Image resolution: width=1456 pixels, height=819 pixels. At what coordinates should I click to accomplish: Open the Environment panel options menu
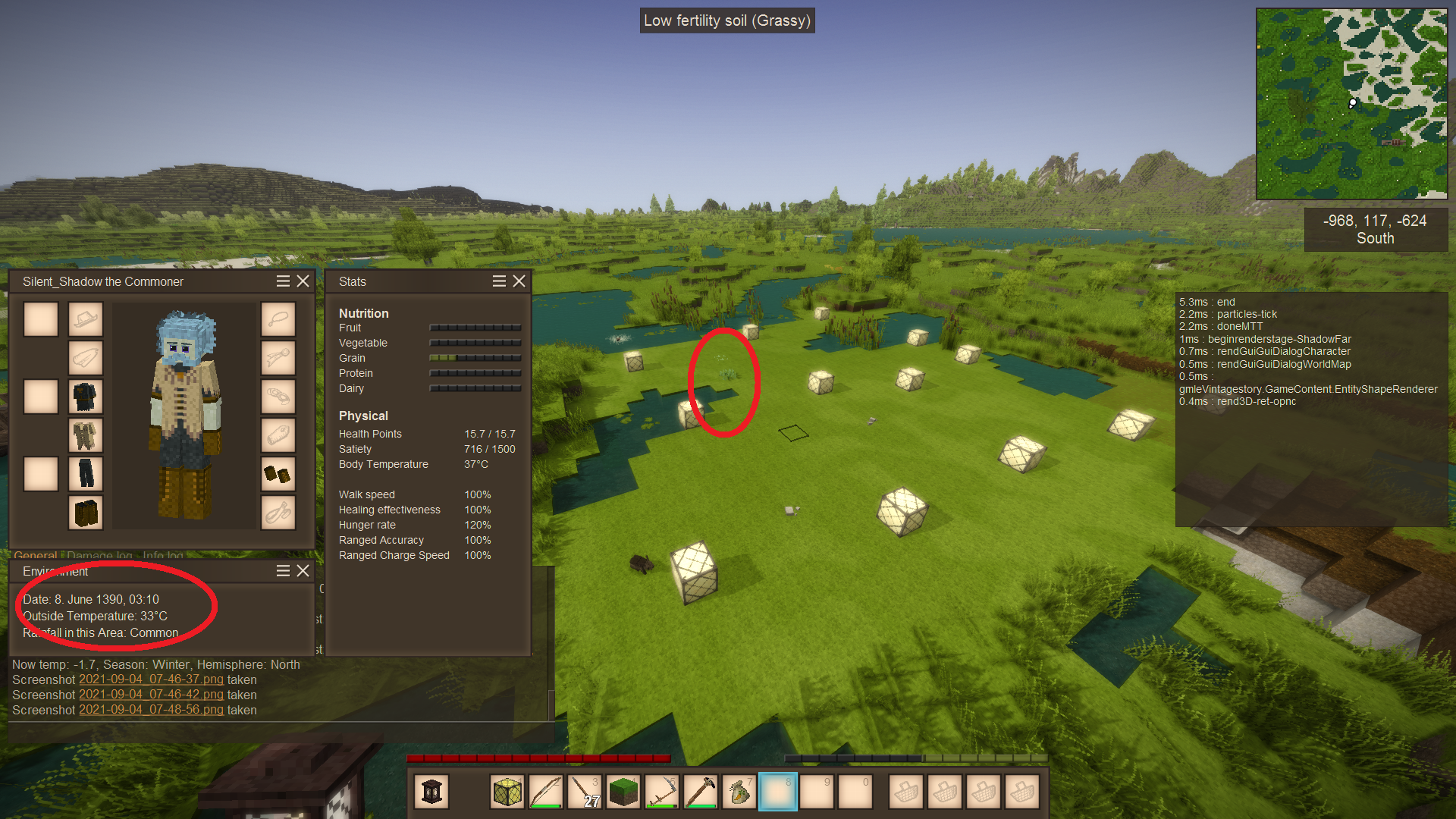click(283, 571)
